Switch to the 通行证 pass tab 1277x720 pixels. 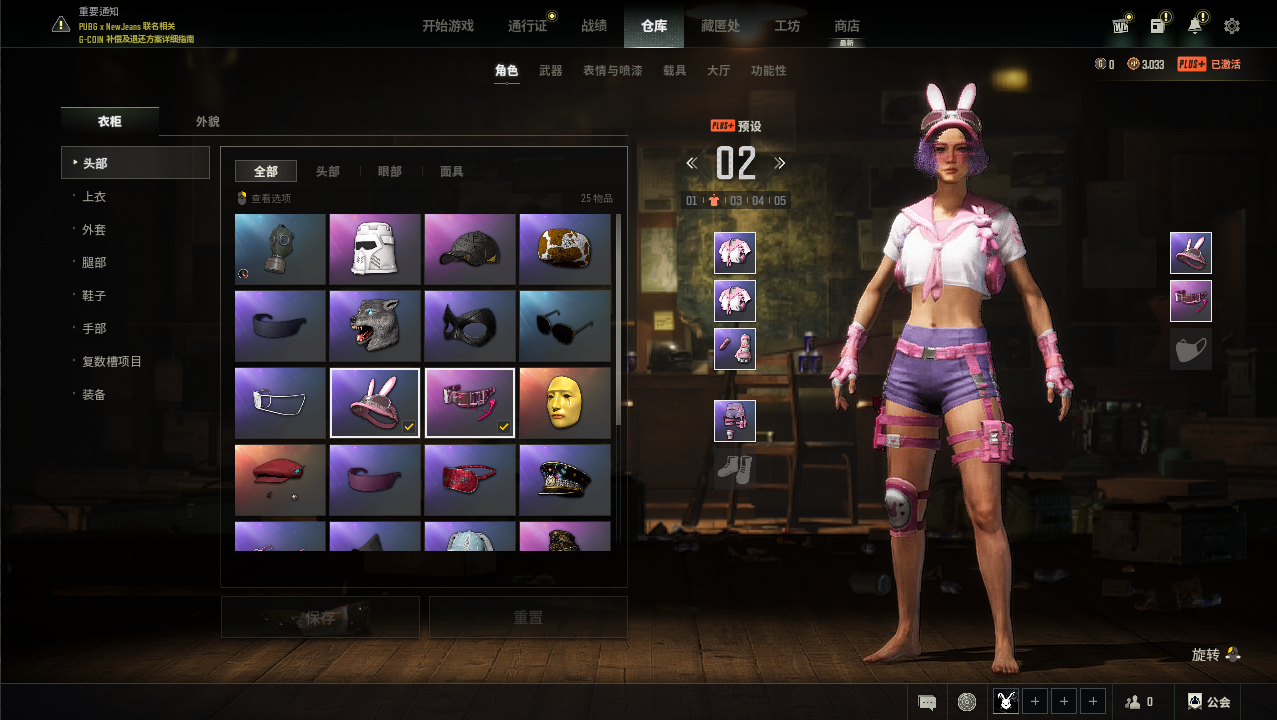(x=528, y=26)
